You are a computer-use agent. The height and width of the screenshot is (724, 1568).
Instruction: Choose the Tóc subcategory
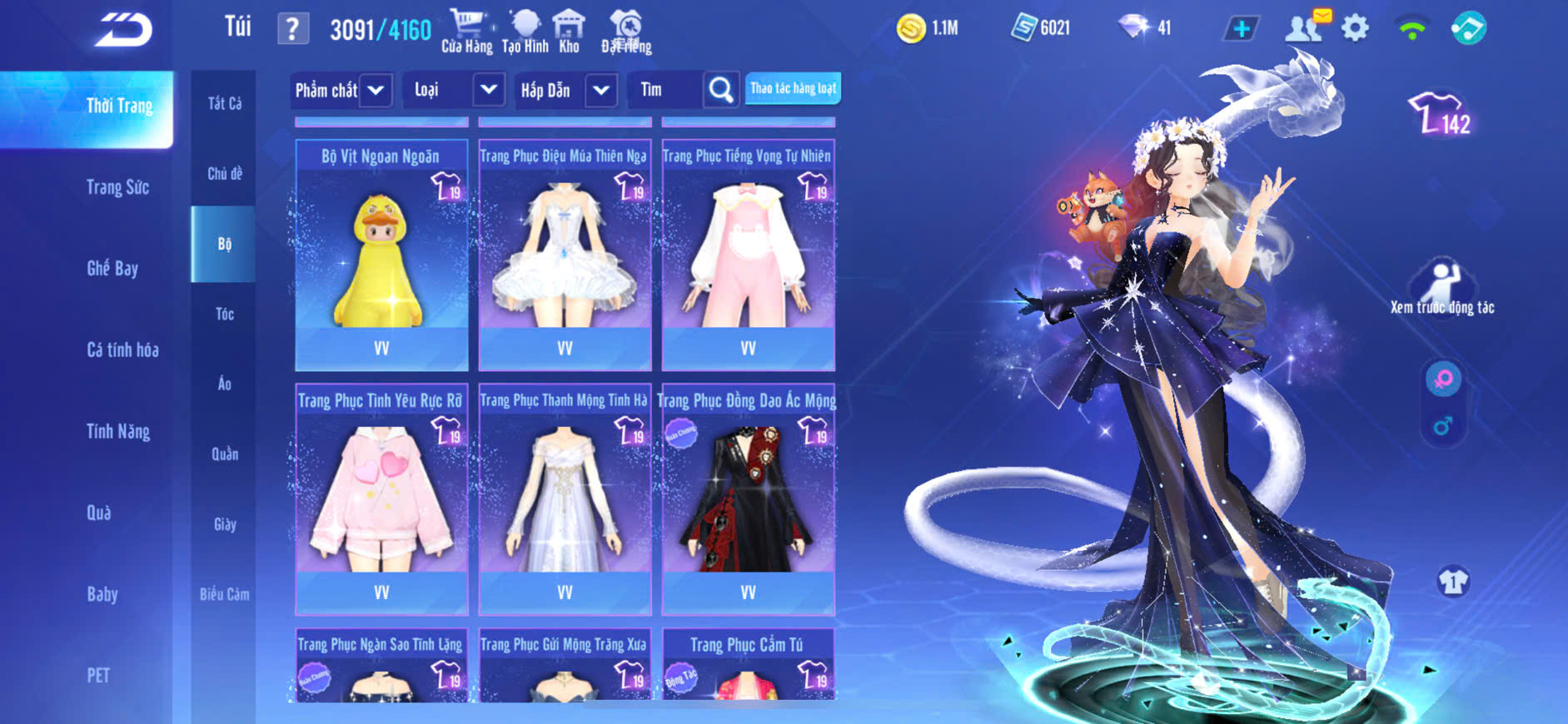tap(224, 314)
